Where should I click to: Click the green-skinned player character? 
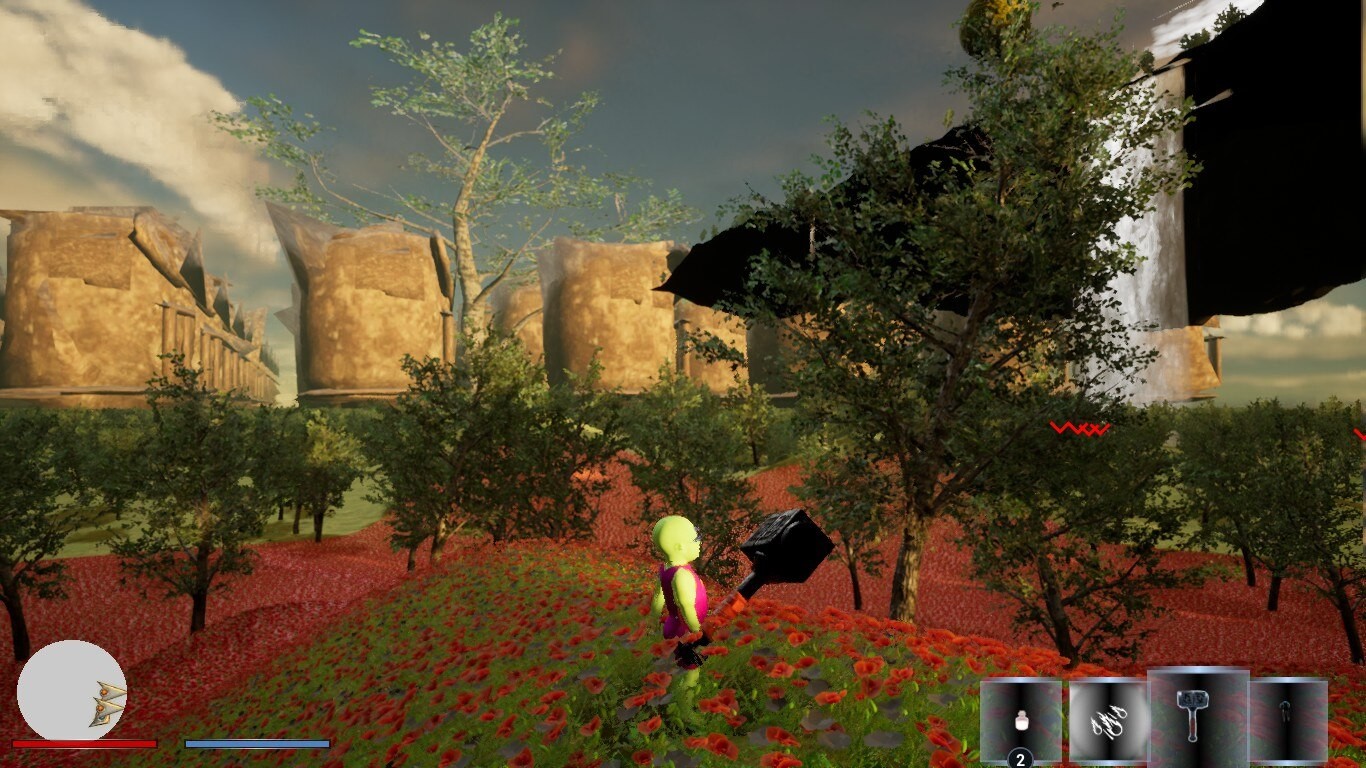(x=683, y=590)
